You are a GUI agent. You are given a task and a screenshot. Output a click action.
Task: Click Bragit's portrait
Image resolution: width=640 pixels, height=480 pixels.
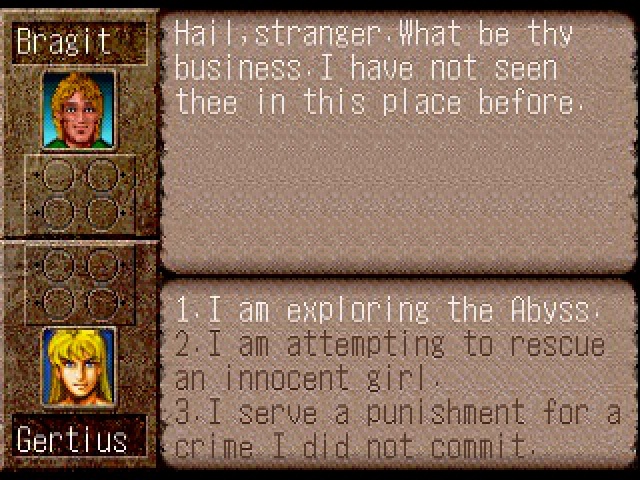coord(78,109)
